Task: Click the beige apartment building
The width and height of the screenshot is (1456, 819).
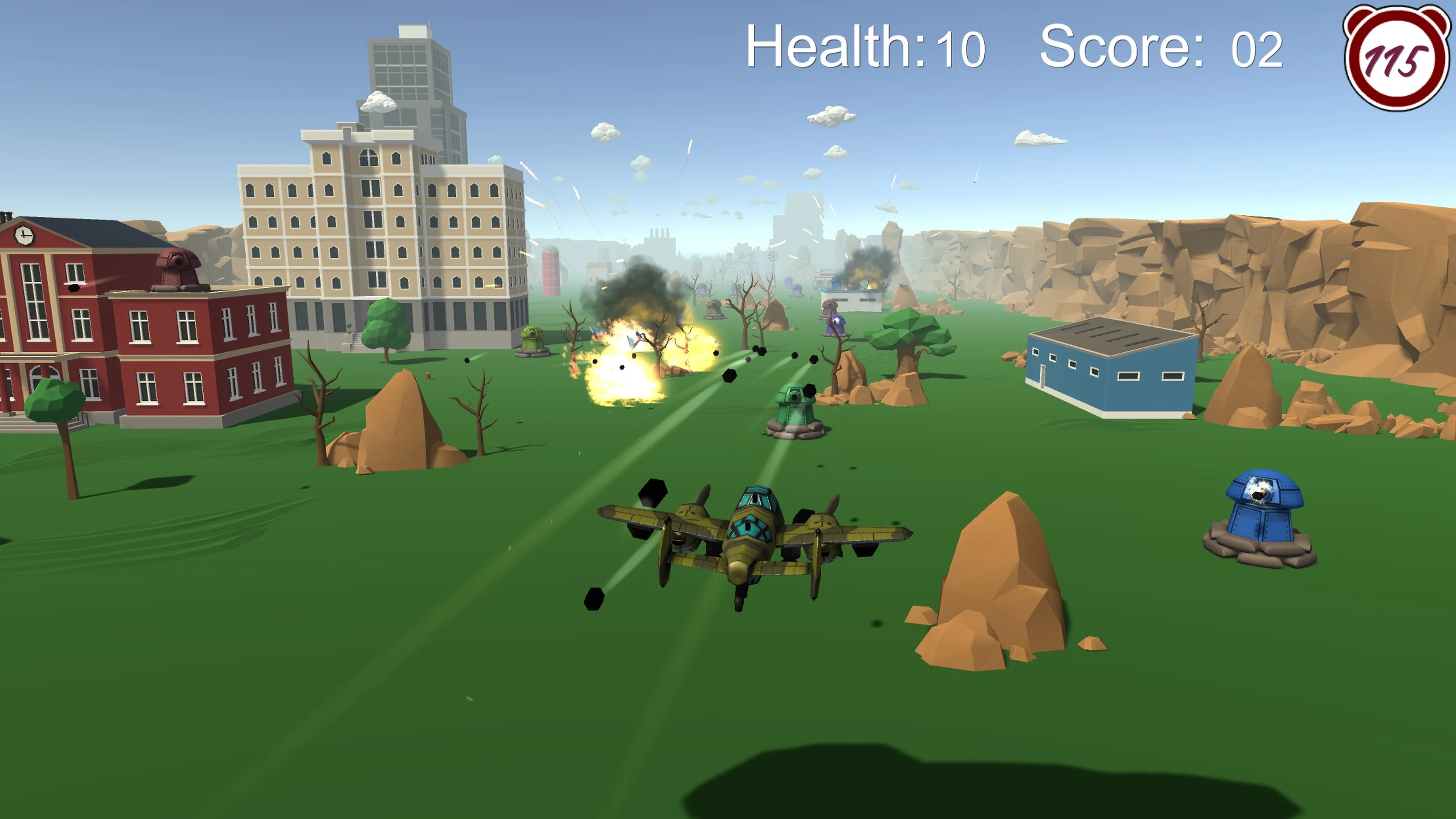Action: click(373, 237)
